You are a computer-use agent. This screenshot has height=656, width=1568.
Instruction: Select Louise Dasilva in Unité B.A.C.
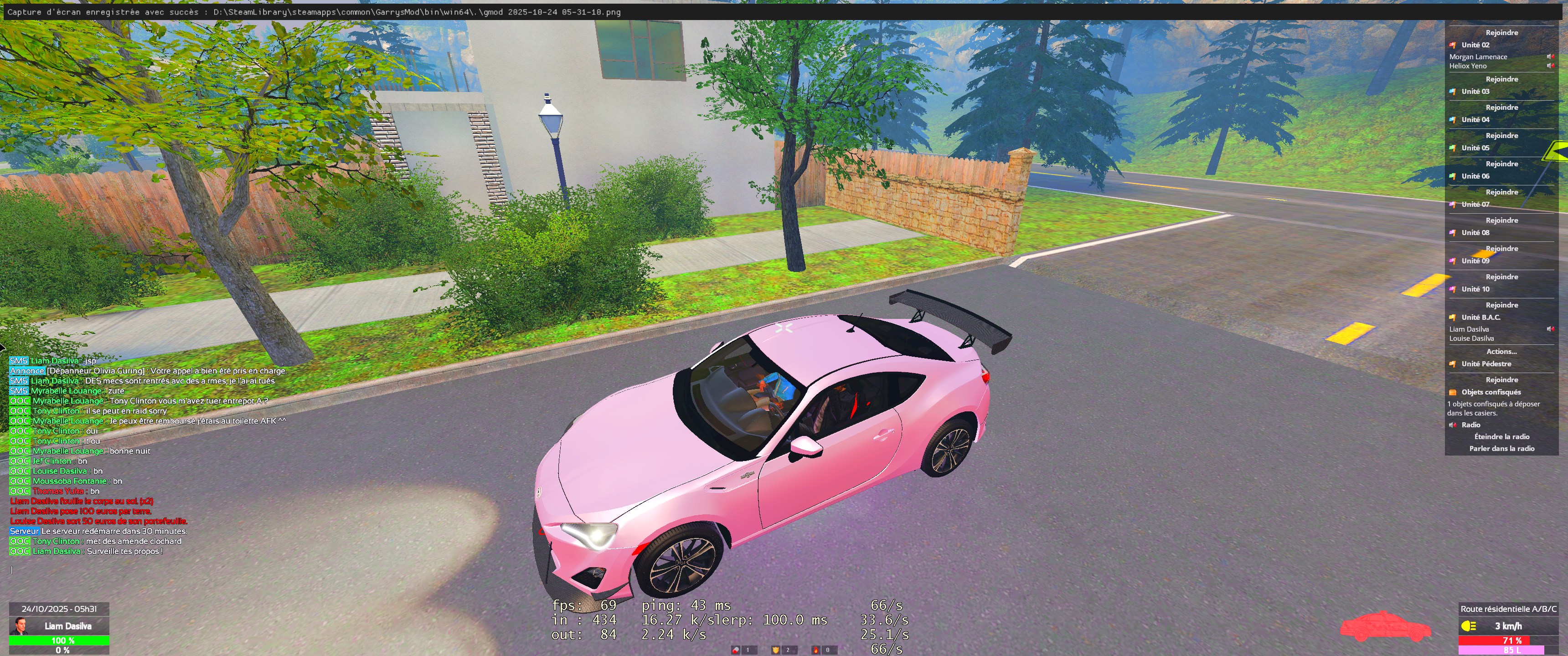pos(1471,339)
